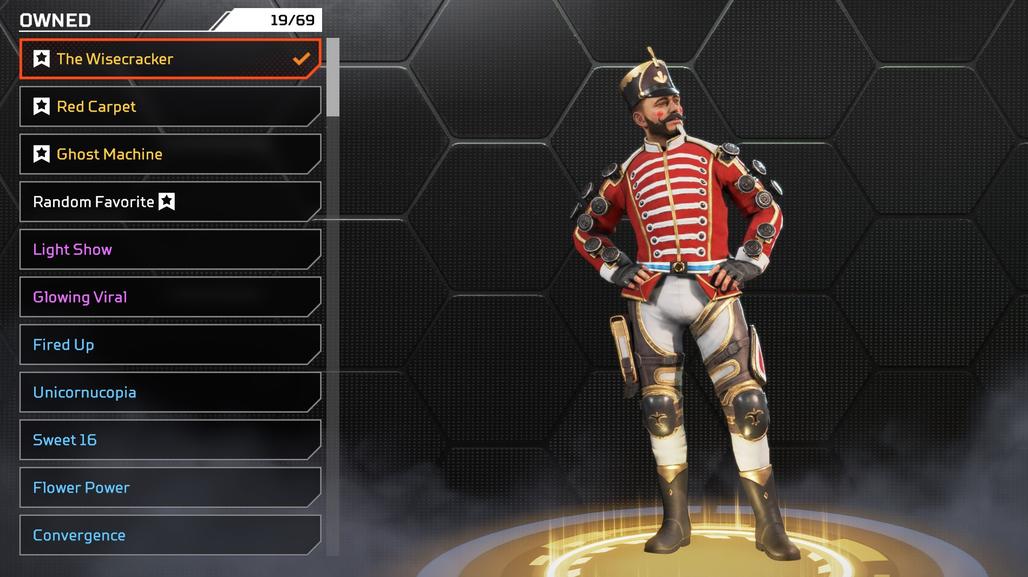This screenshot has height=577, width=1028.
Task: Preview the Unicornucopia skin
Action: 170,392
